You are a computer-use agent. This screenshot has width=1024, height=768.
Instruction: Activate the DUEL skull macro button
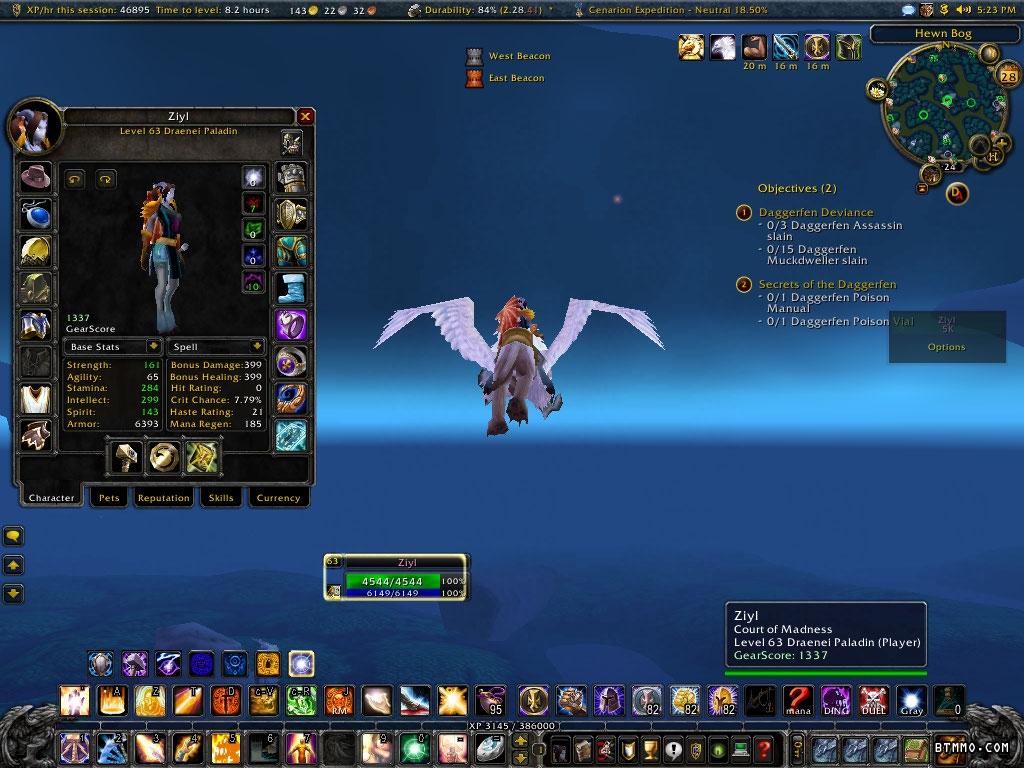[x=873, y=700]
